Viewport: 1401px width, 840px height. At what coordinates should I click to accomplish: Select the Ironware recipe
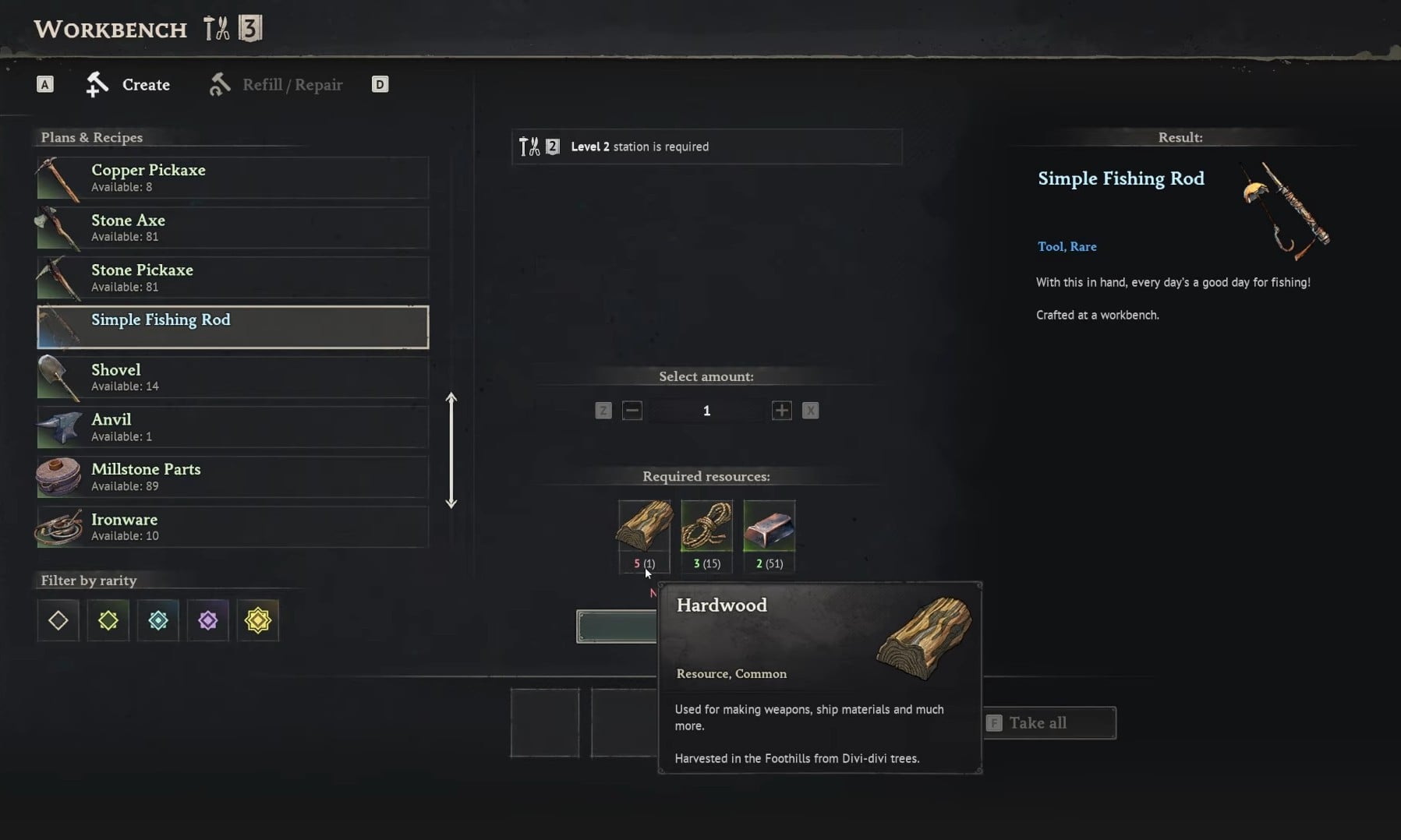(x=232, y=527)
